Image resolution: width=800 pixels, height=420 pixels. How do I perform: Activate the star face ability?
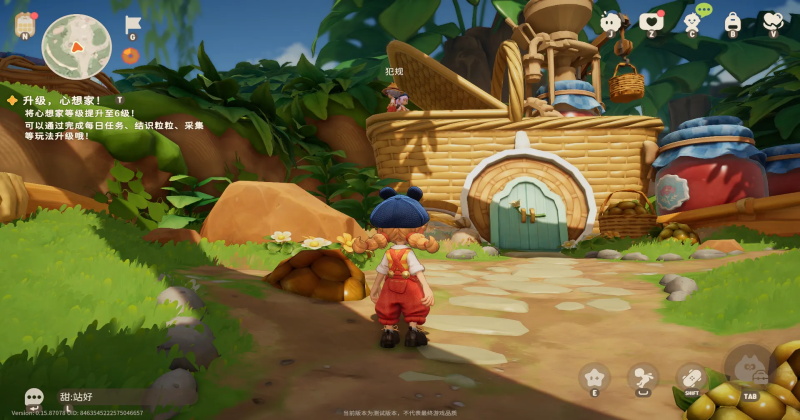594,378
